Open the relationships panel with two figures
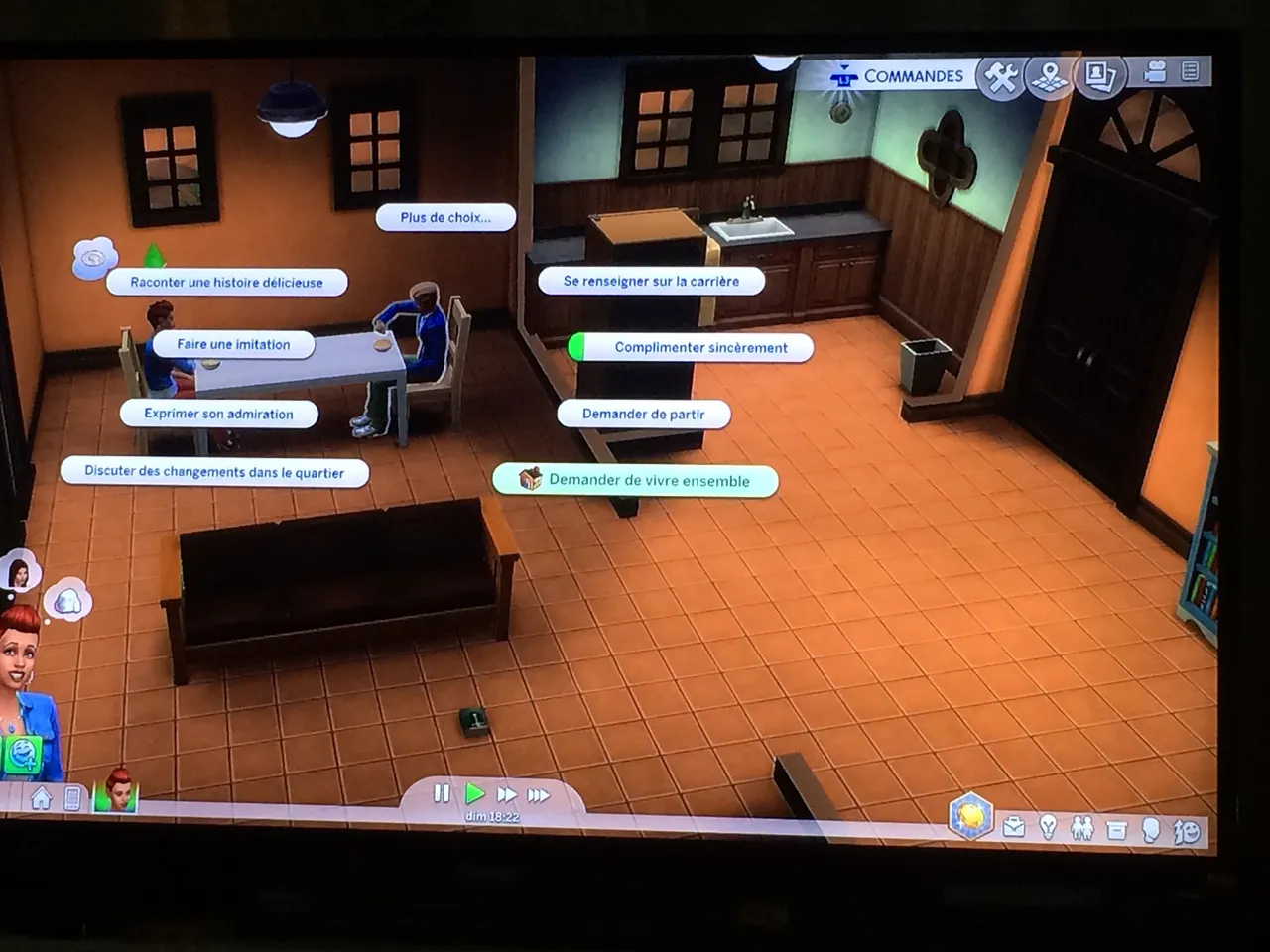The height and width of the screenshot is (952, 1270). 1081,828
